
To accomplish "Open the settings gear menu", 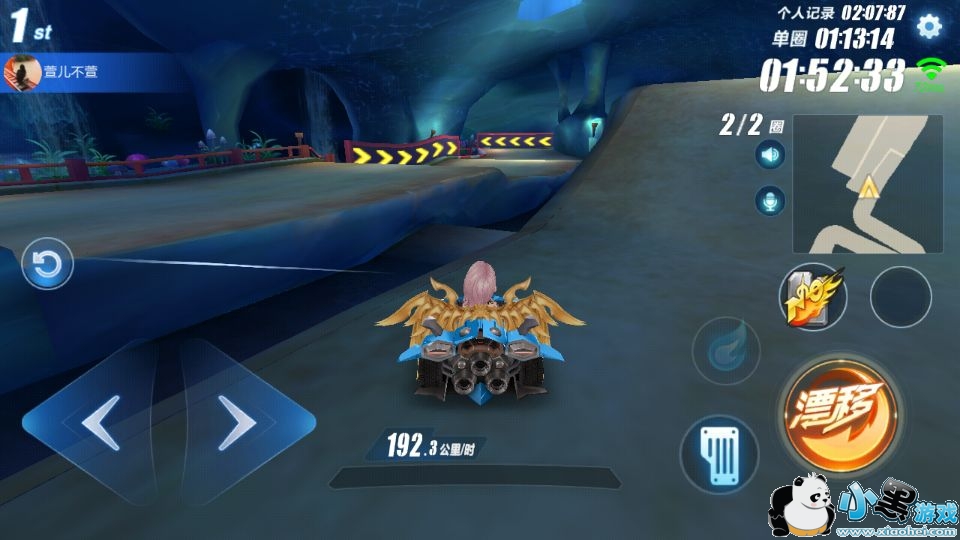I will 929,26.
